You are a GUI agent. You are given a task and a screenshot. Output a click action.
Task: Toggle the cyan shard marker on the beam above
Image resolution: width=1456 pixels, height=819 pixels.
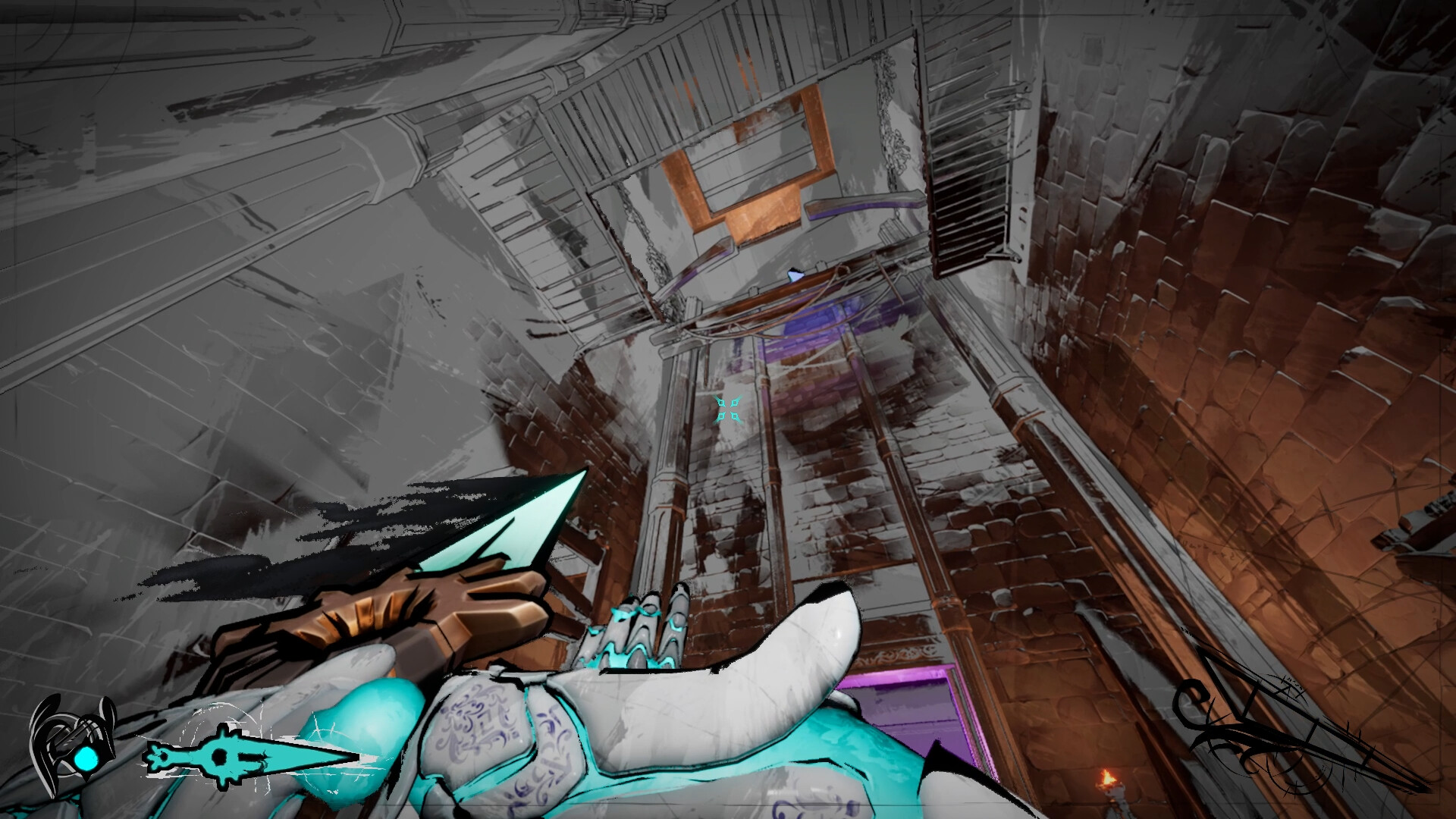[794, 275]
